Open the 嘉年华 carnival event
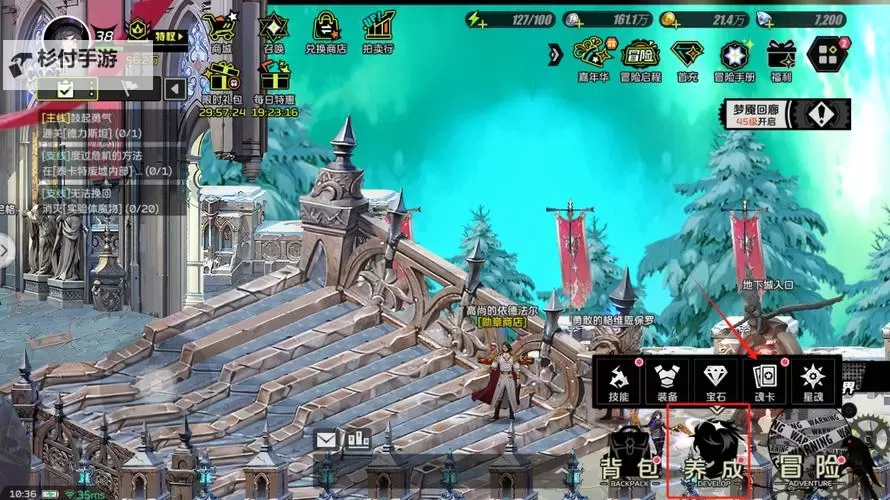The height and width of the screenshot is (500, 890). click(592, 56)
